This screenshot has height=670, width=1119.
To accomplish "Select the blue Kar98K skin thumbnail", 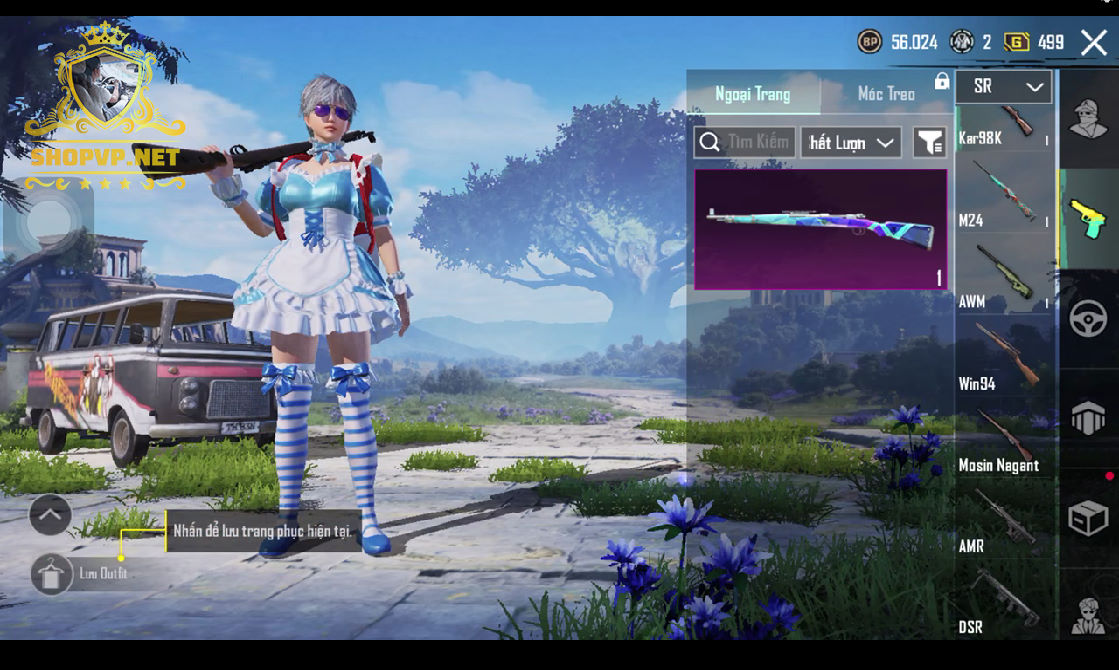I will point(820,229).
